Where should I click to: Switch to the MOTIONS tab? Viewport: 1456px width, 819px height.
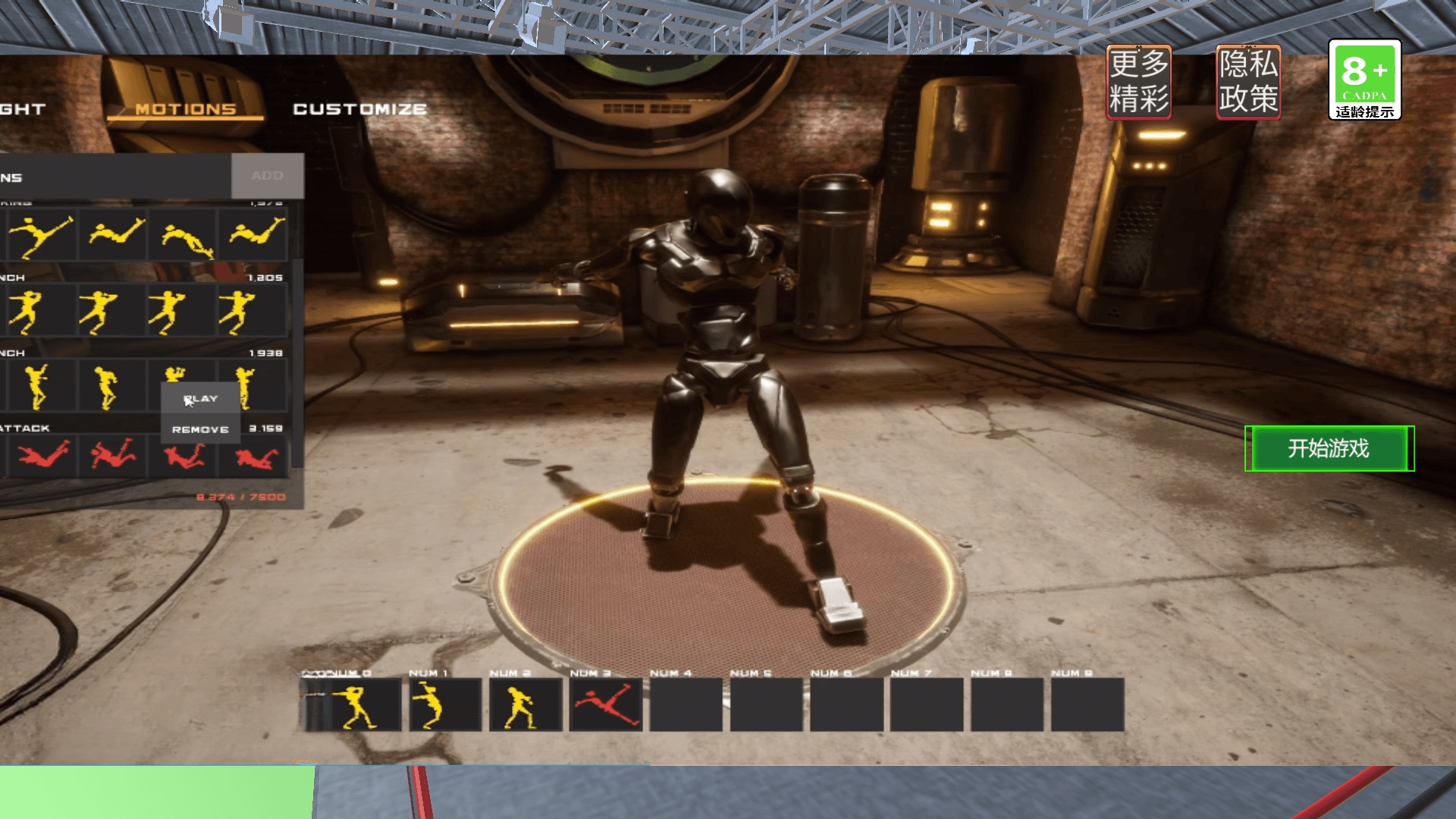coord(186,109)
